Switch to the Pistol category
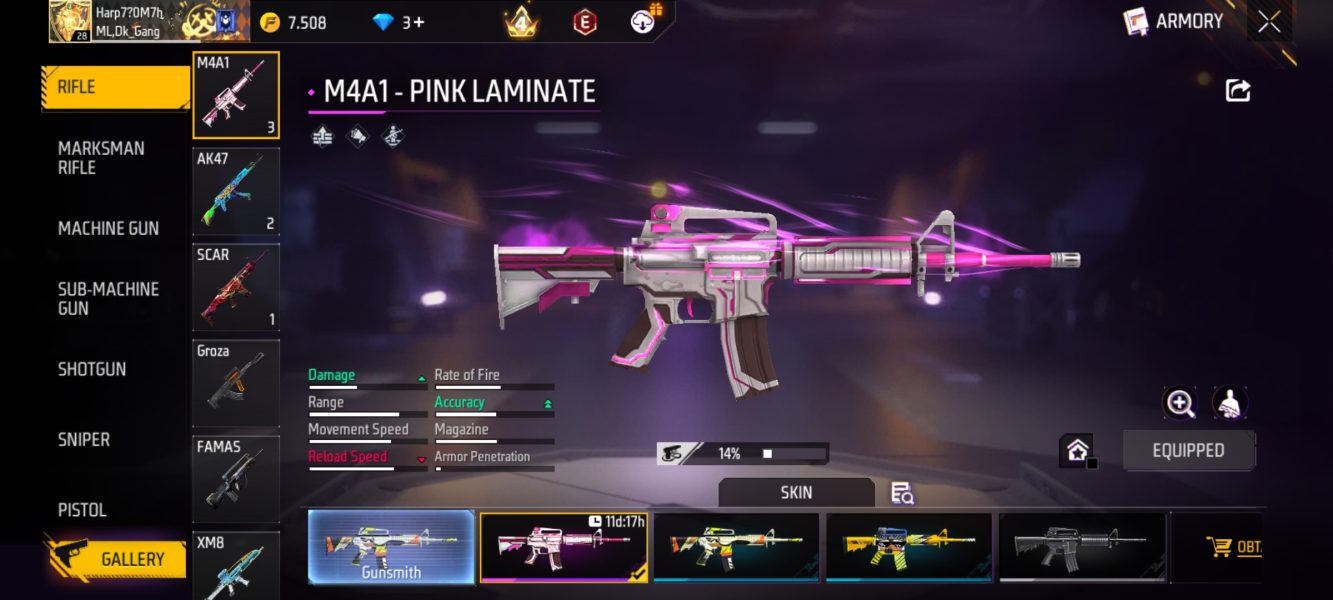Image resolution: width=1333 pixels, height=600 pixels. tap(82, 510)
